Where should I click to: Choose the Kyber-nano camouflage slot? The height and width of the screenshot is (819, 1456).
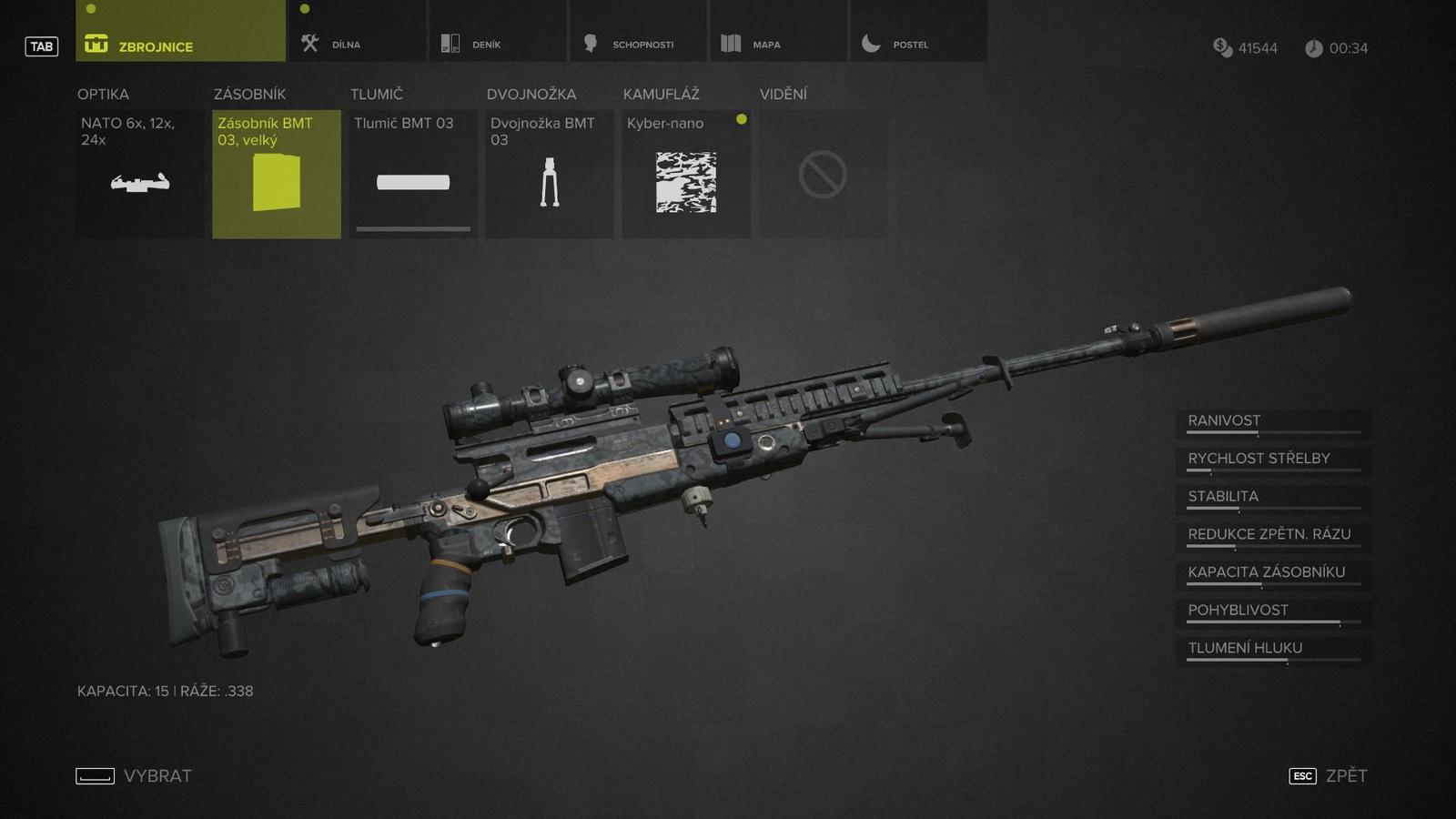(x=686, y=175)
